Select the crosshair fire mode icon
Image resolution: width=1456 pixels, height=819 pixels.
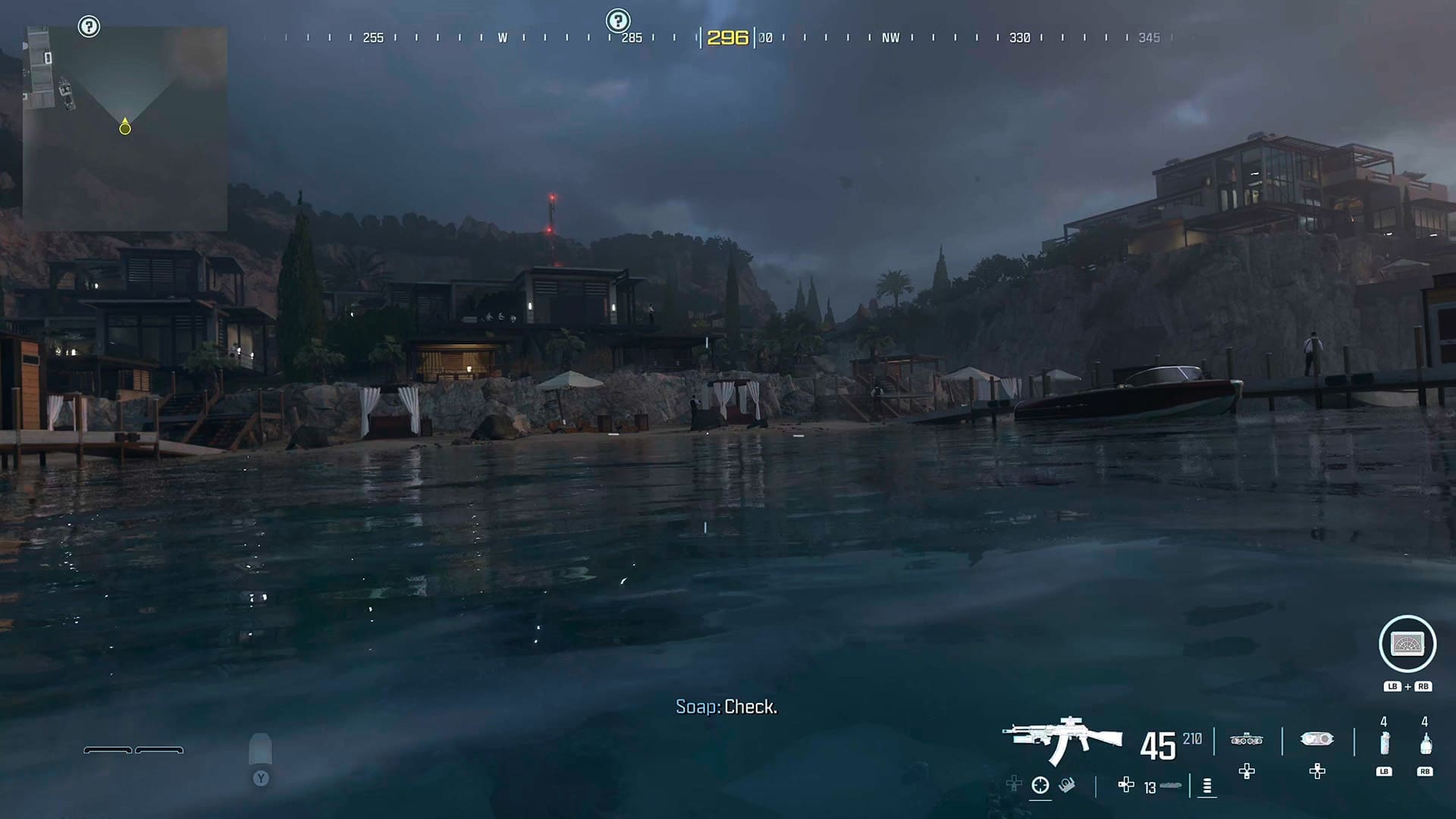1040,786
